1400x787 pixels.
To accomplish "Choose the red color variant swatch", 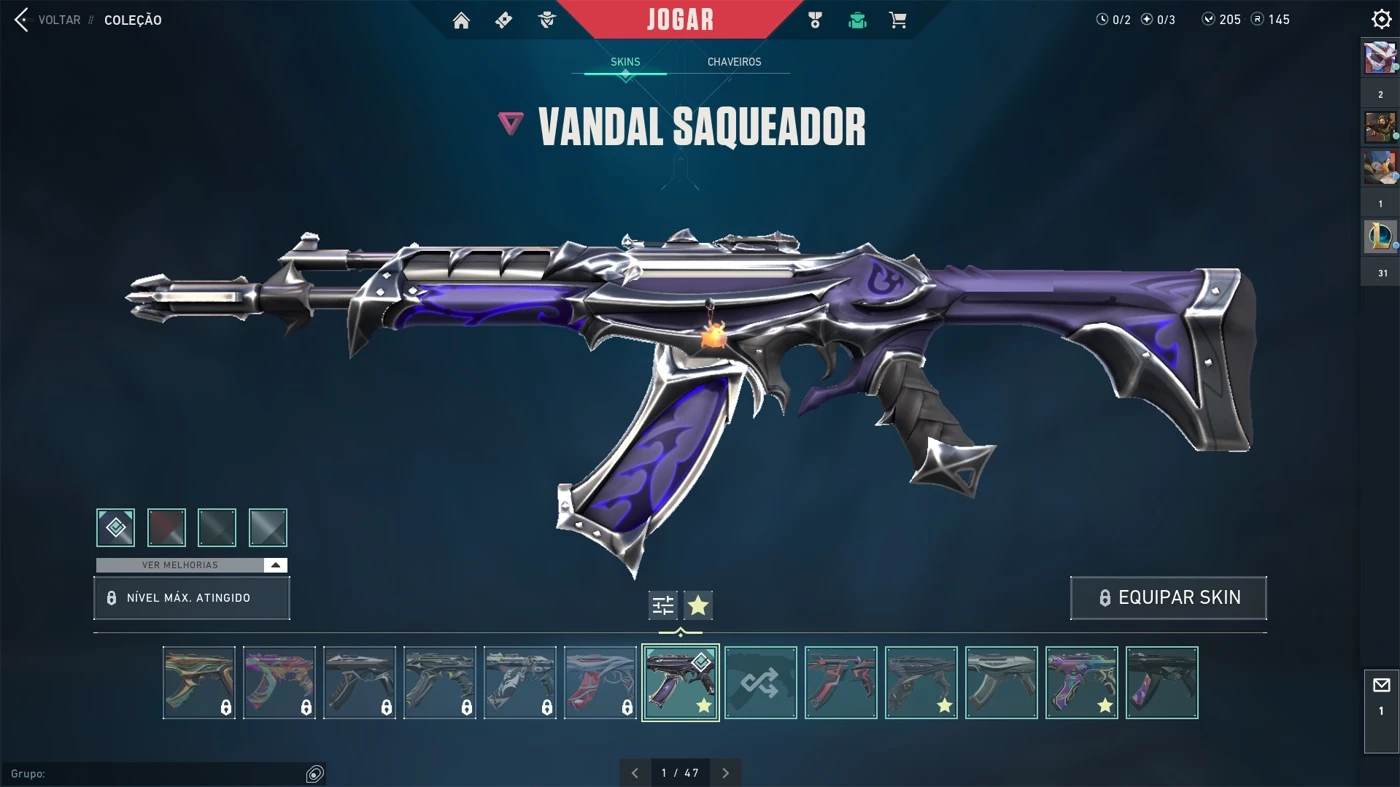I will click(x=167, y=527).
